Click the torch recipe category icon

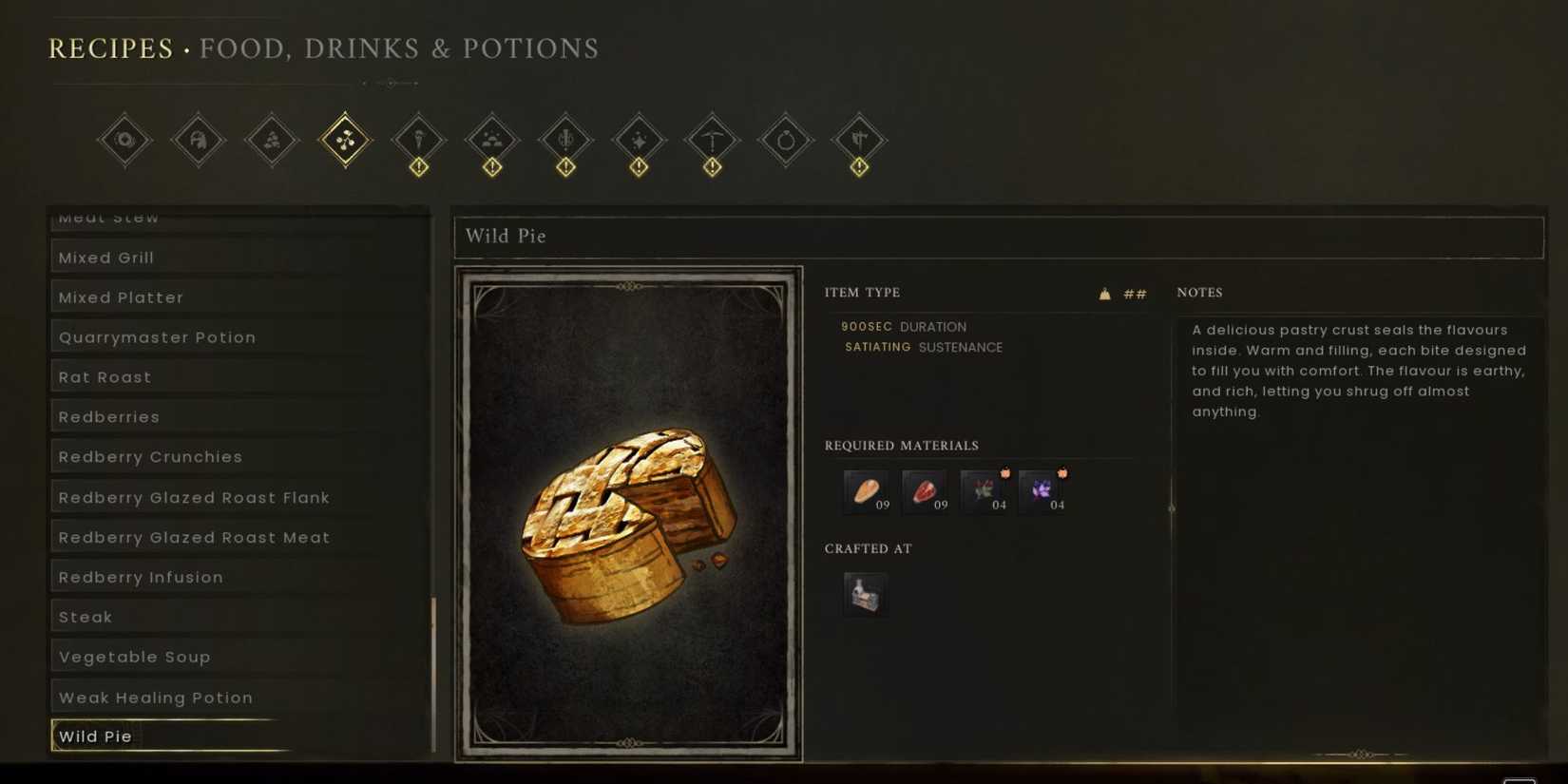(419, 140)
